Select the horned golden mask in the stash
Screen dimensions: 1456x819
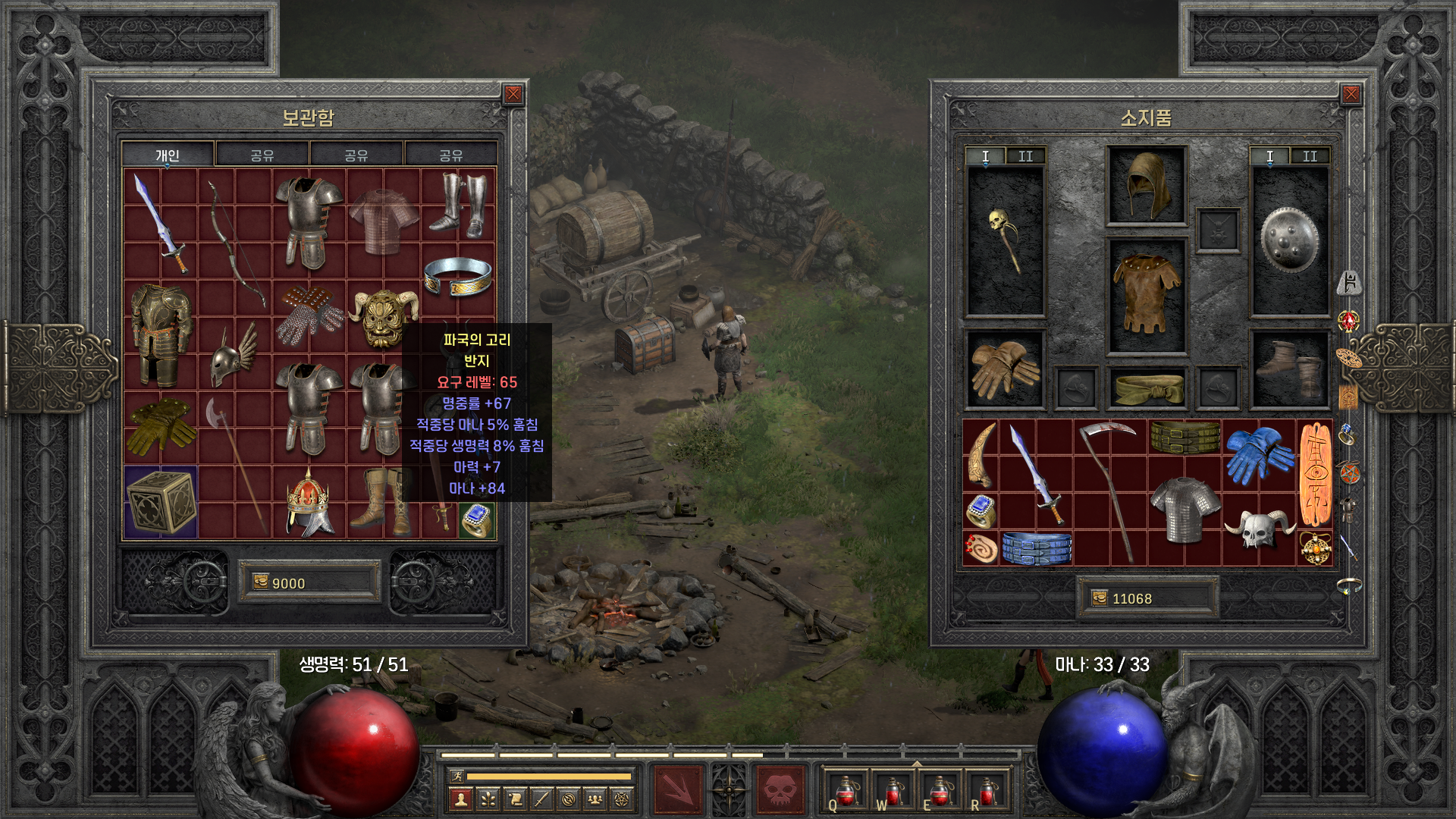point(383,317)
